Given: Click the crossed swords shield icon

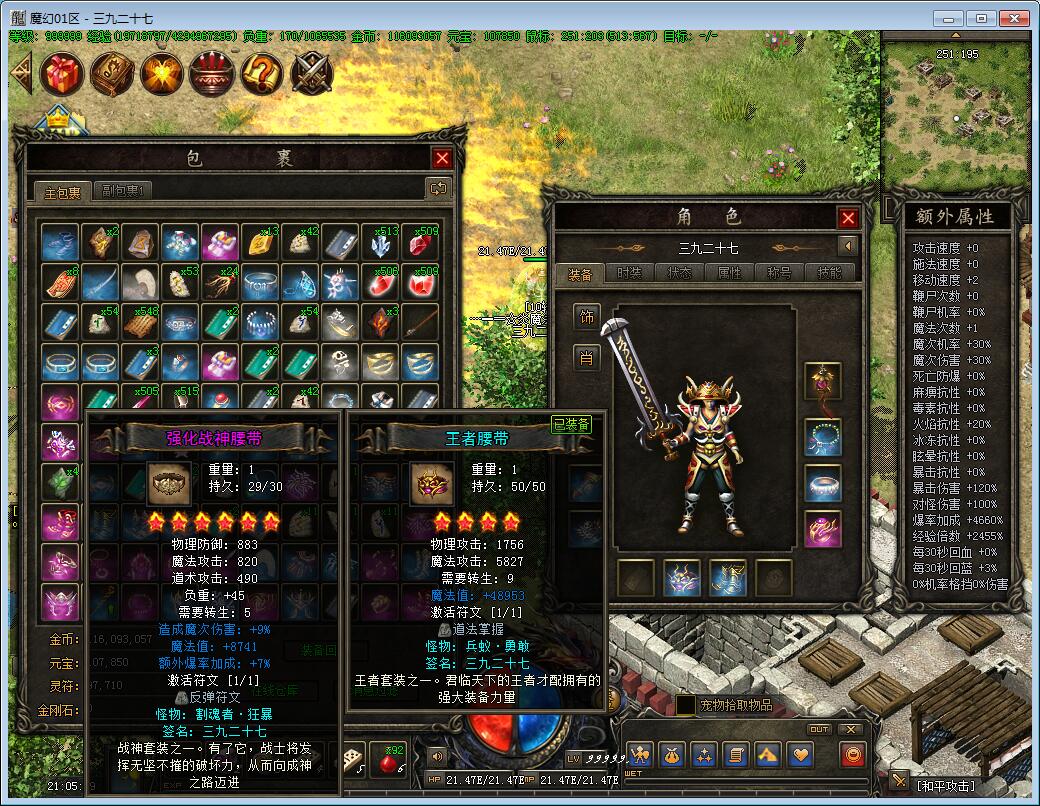Looking at the screenshot, I should point(312,73).
